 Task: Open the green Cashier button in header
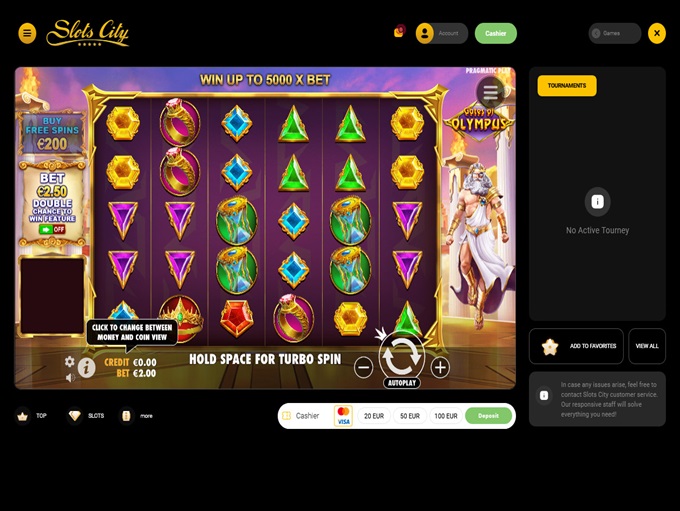[x=496, y=33]
